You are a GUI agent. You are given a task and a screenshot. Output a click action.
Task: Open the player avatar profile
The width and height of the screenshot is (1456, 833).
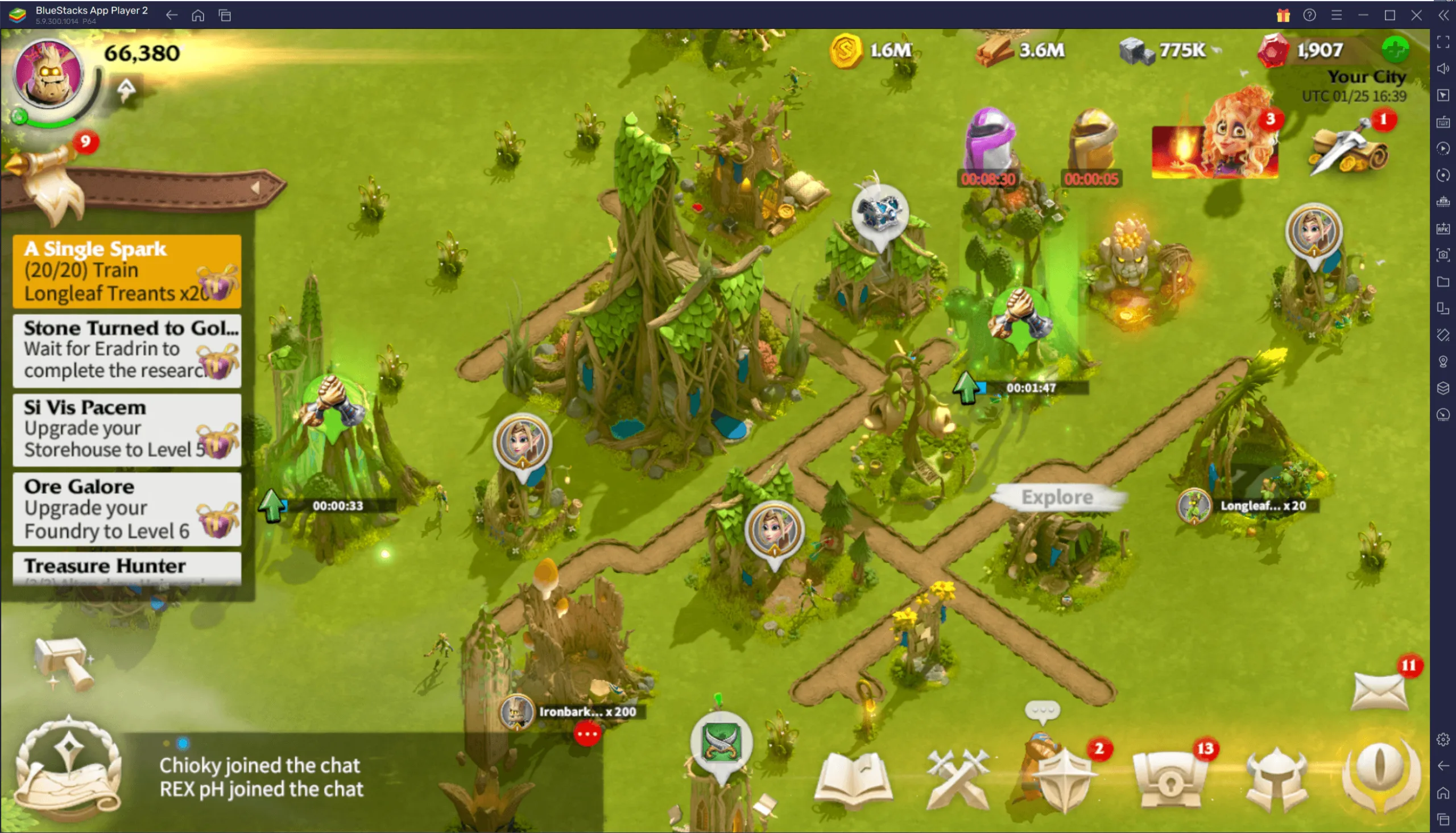[48, 75]
